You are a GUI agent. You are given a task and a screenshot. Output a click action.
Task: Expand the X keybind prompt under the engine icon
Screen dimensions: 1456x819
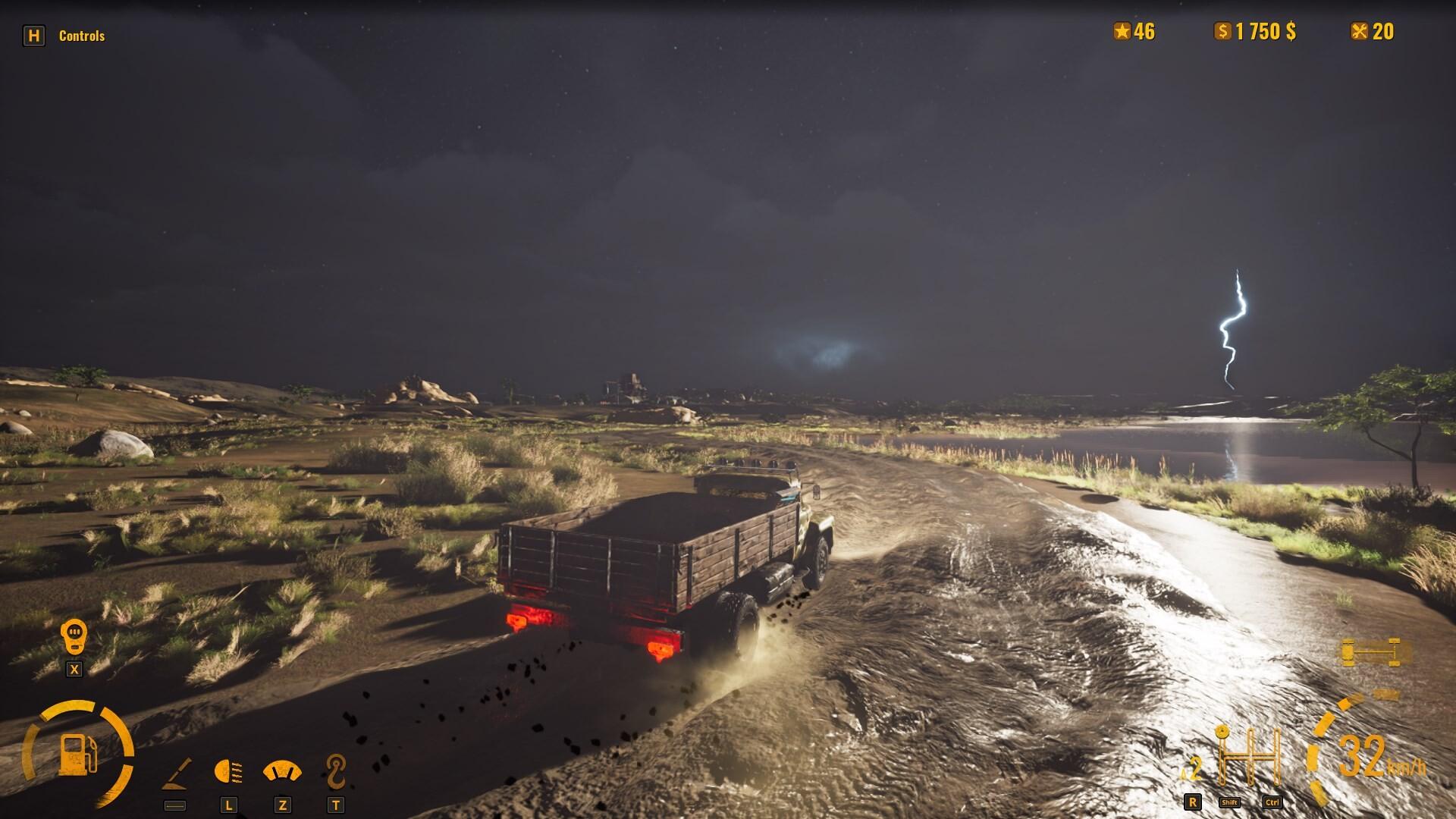click(x=73, y=670)
